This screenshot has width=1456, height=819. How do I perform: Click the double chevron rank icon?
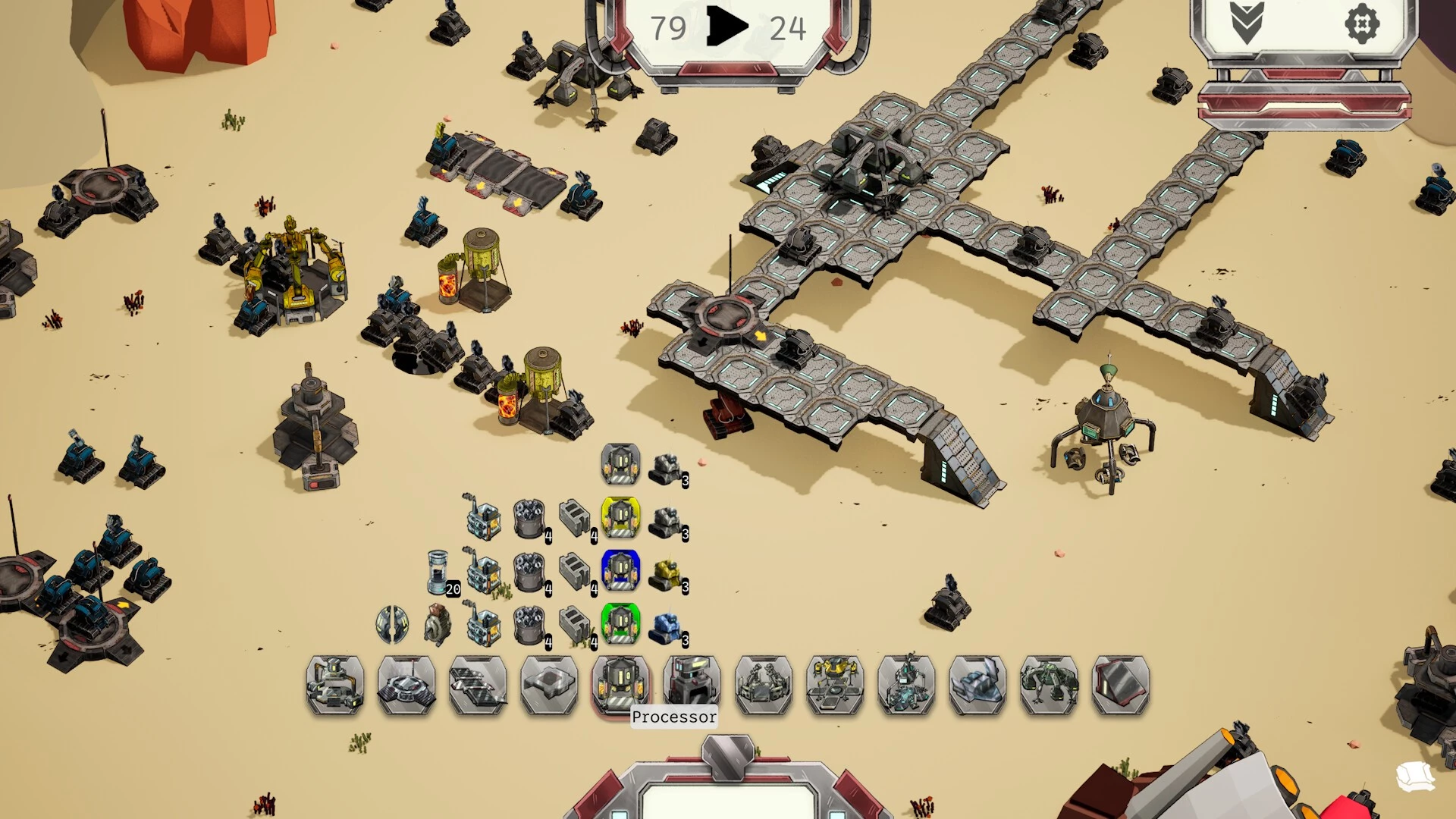[x=1247, y=24]
